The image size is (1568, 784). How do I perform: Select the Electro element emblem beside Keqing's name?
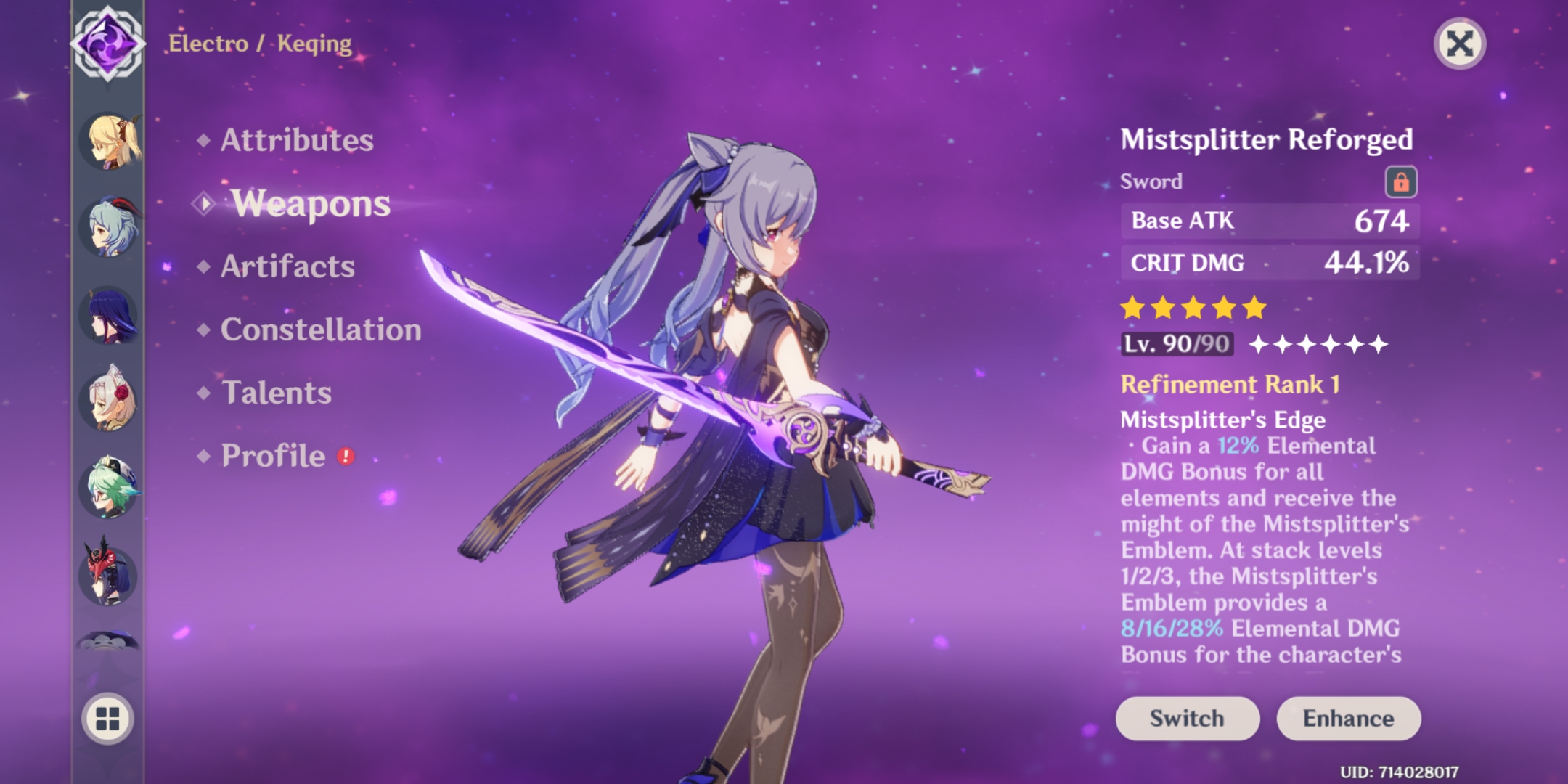107,45
